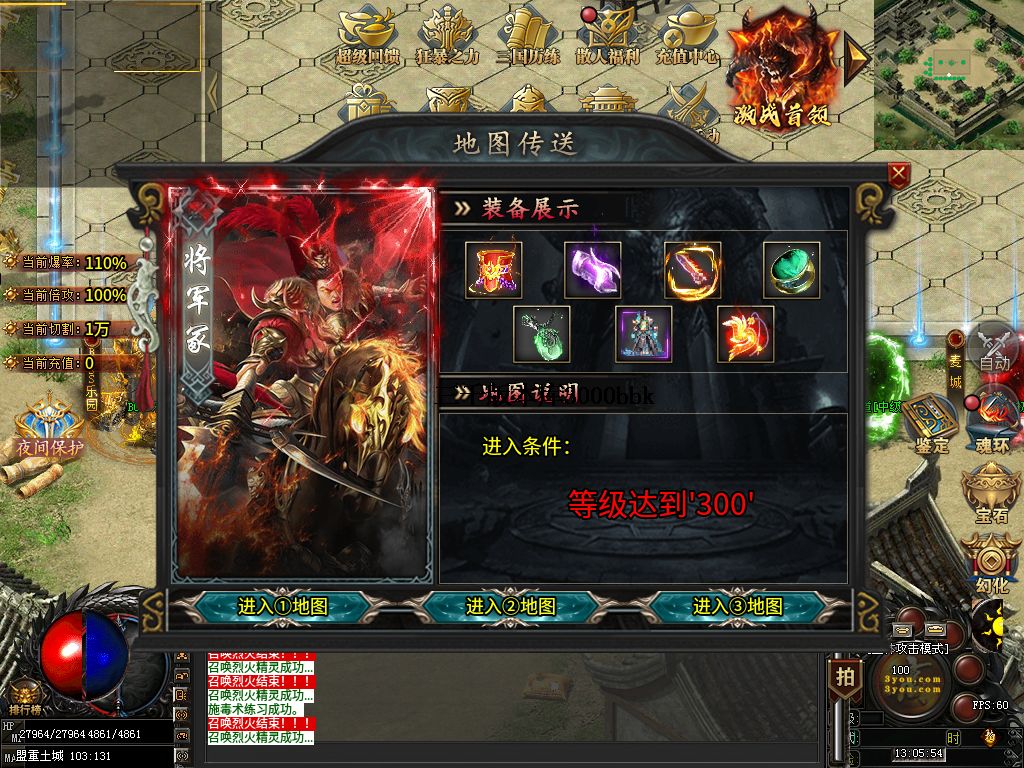Close the 地图传送 window
The height and width of the screenshot is (768, 1024).
(898, 175)
